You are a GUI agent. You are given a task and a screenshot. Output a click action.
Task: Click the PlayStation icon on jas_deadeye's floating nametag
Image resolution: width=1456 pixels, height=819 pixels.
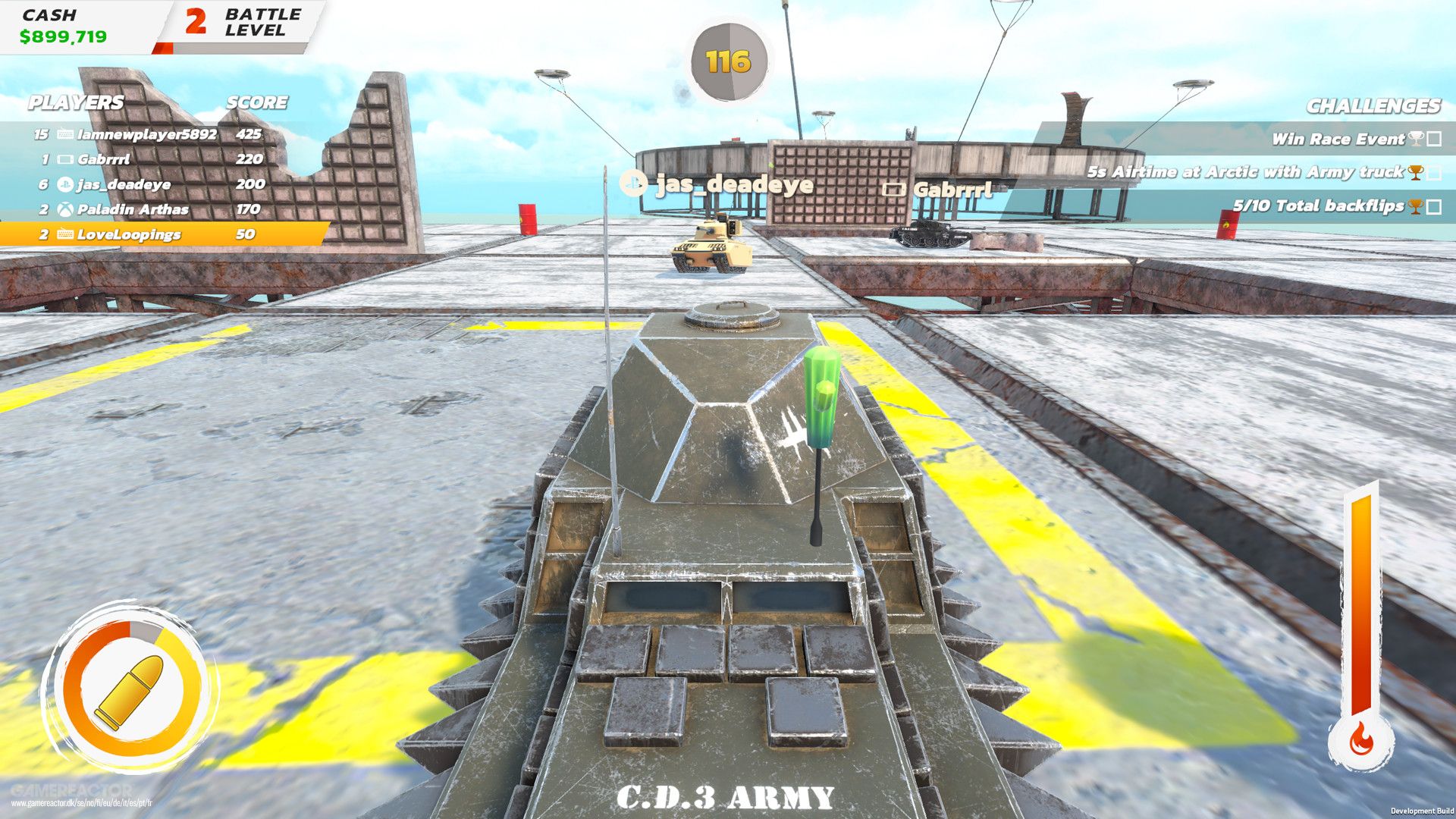point(634,184)
